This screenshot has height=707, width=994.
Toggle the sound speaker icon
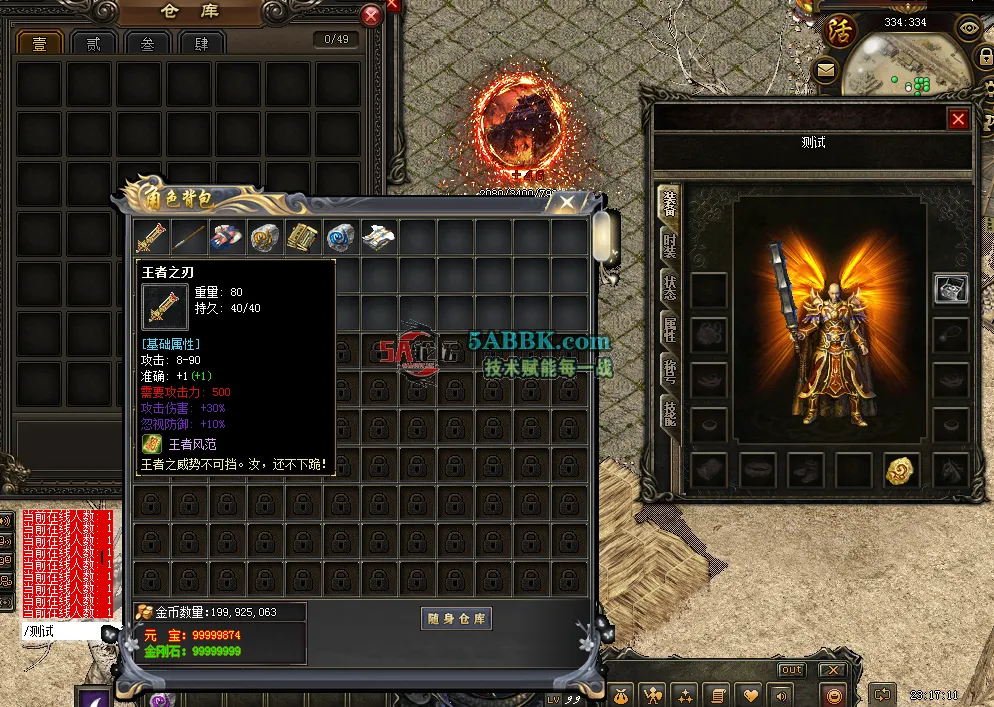(x=778, y=694)
